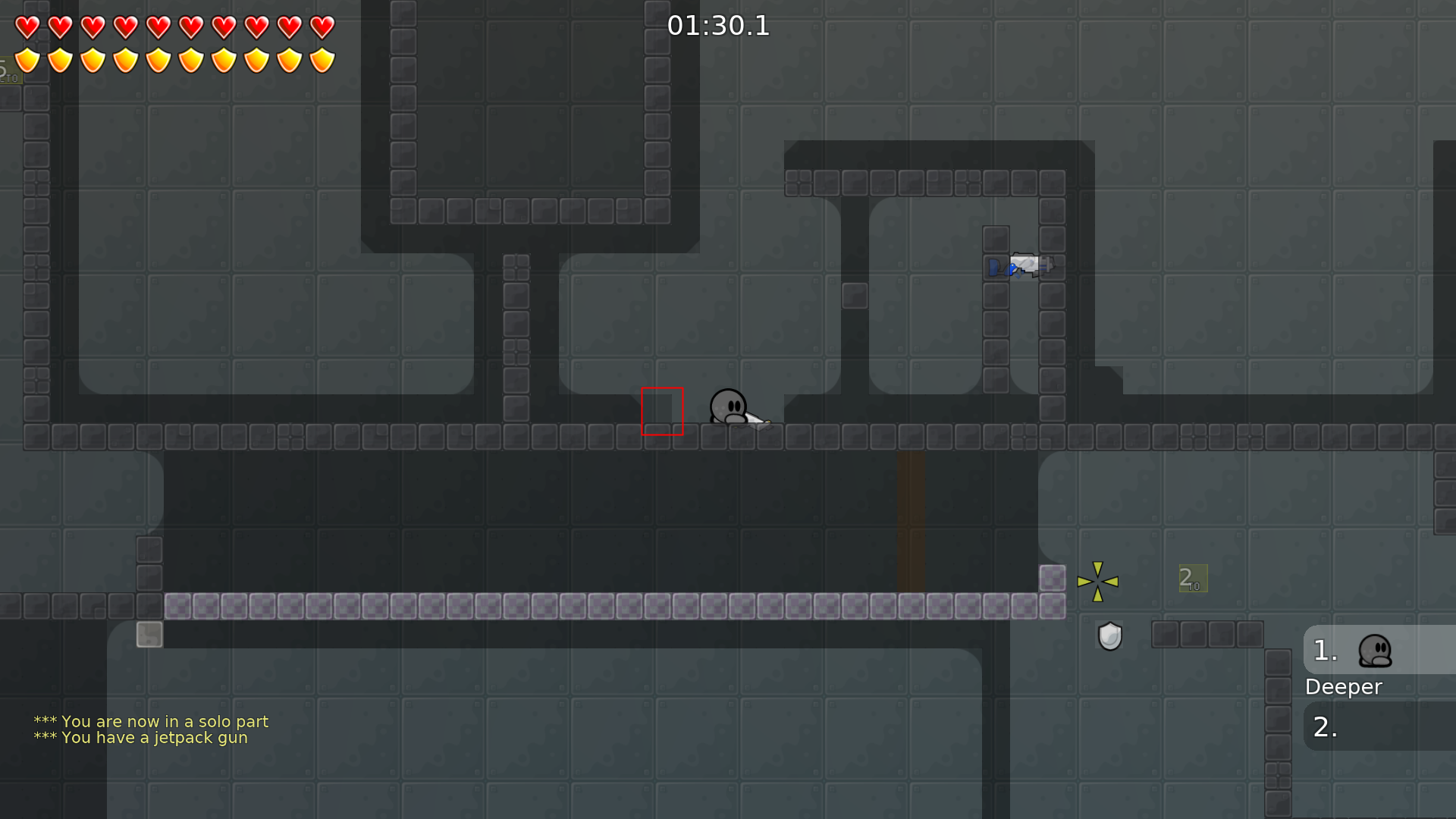Grab the yellow ninja star pickup
The width and height of the screenshot is (1456, 819).
click(x=1100, y=581)
